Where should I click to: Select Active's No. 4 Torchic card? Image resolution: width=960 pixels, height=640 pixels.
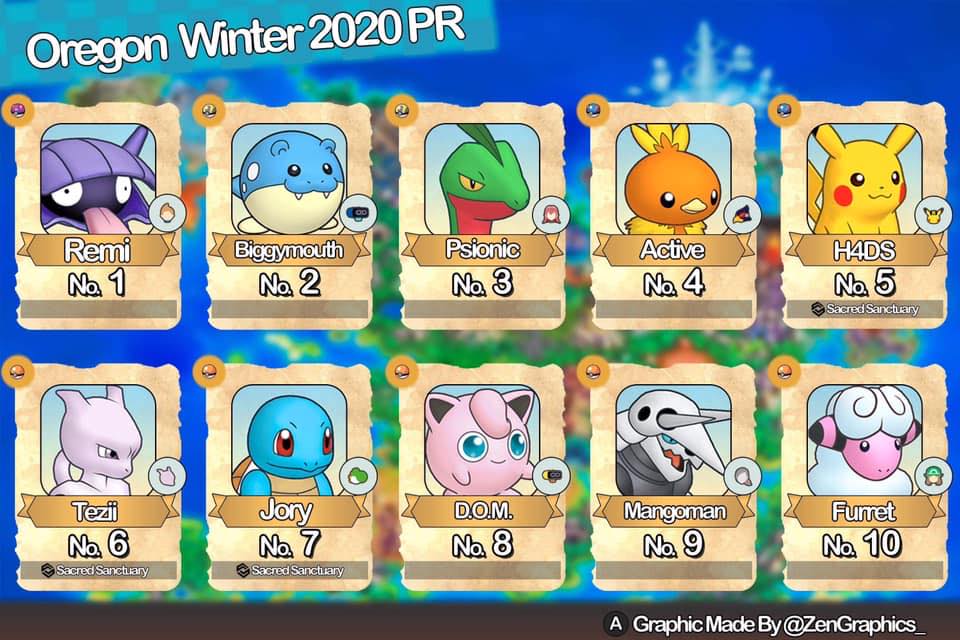pyautogui.click(x=673, y=212)
